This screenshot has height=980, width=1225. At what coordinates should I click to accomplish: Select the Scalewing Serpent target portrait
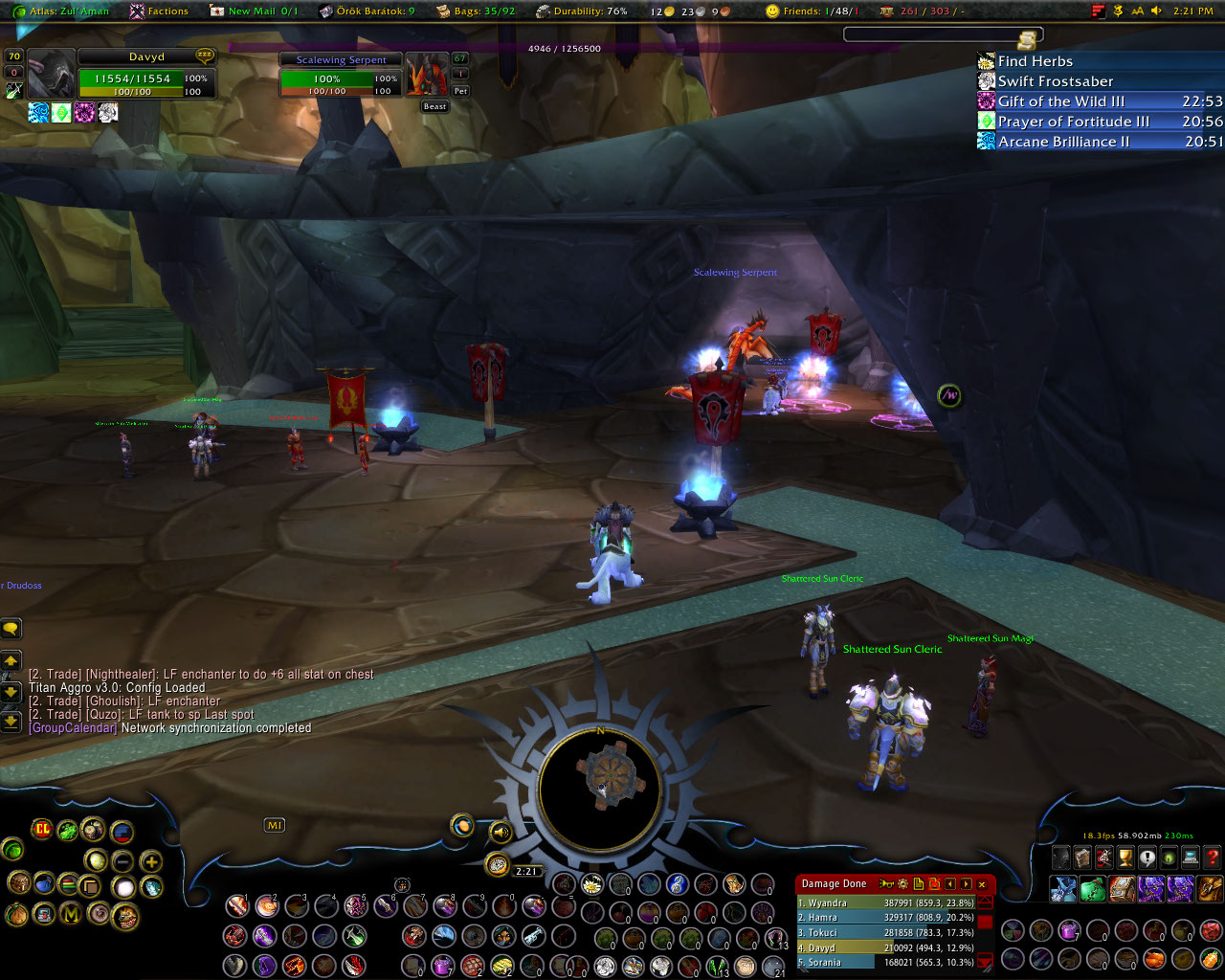(x=426, y=75)
